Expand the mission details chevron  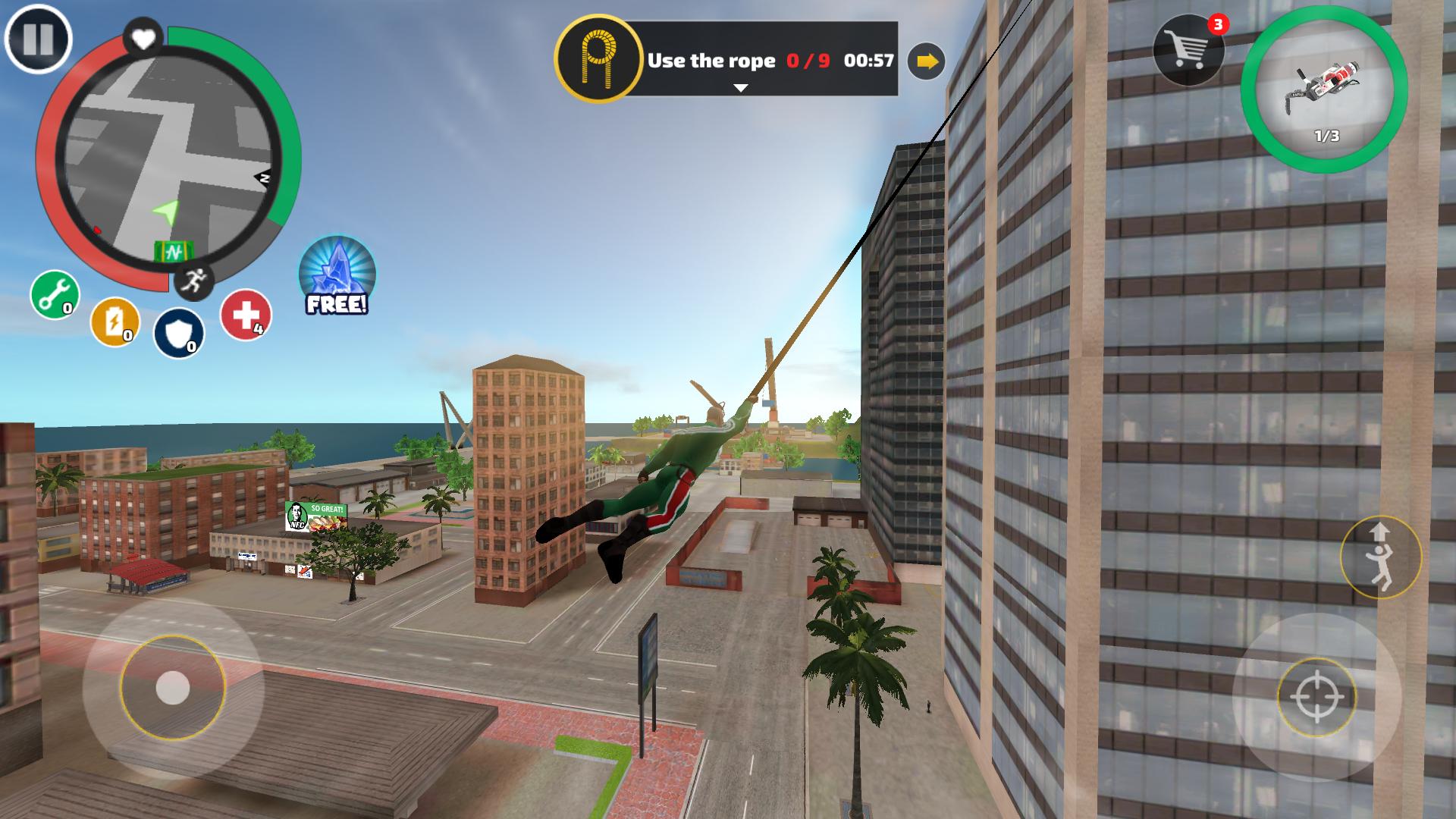[x=739, y=89]
